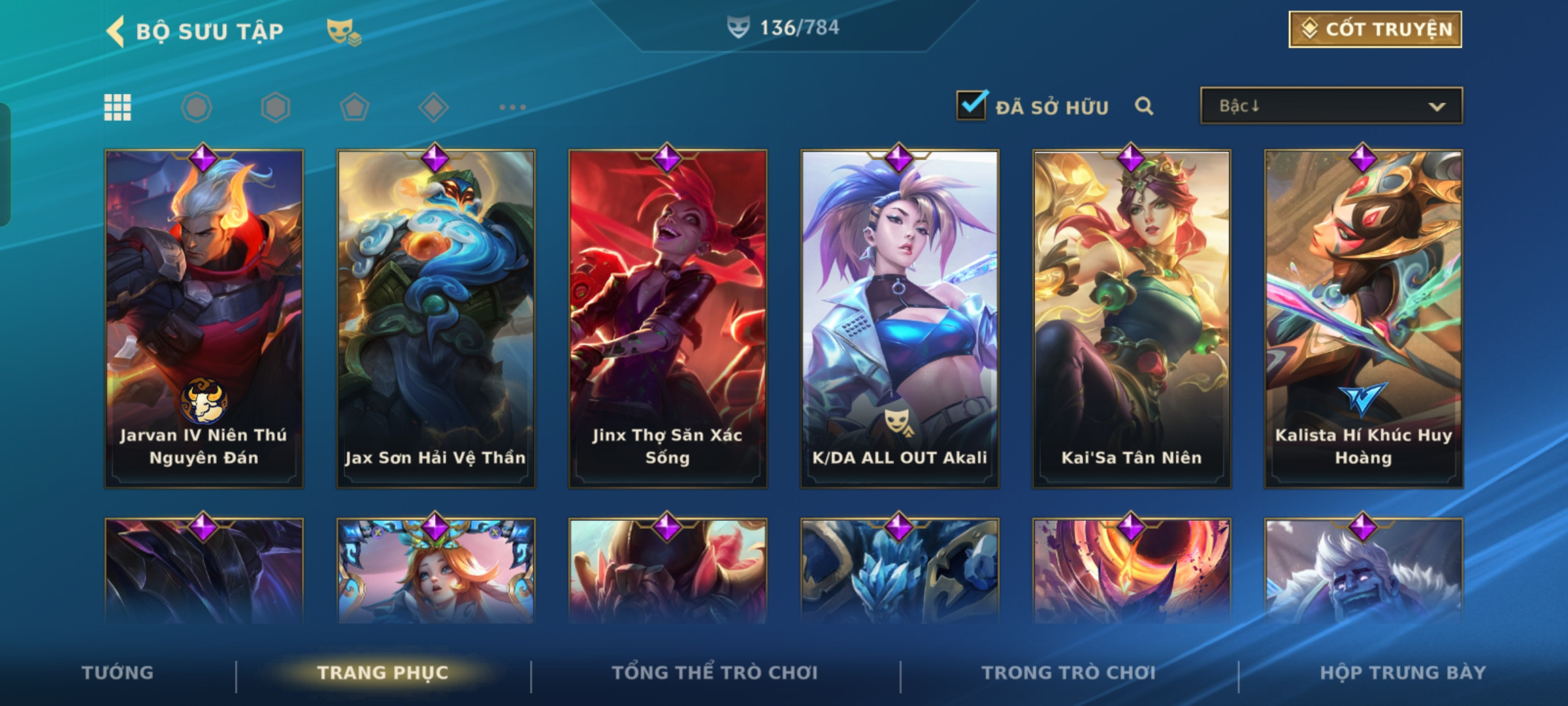Toggle the Đã Sở Hữu checkbox
The width and height of the screenshot is (1568, 706).
pos(971,106)
